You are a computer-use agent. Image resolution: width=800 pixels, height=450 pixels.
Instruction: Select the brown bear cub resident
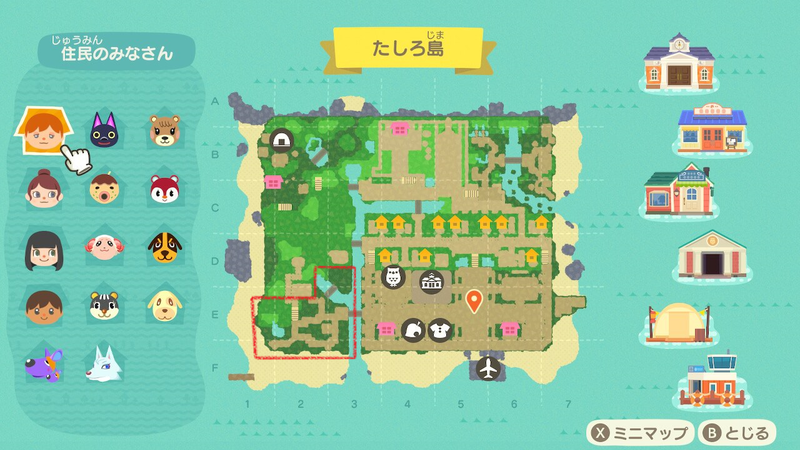tap(164, 131)
